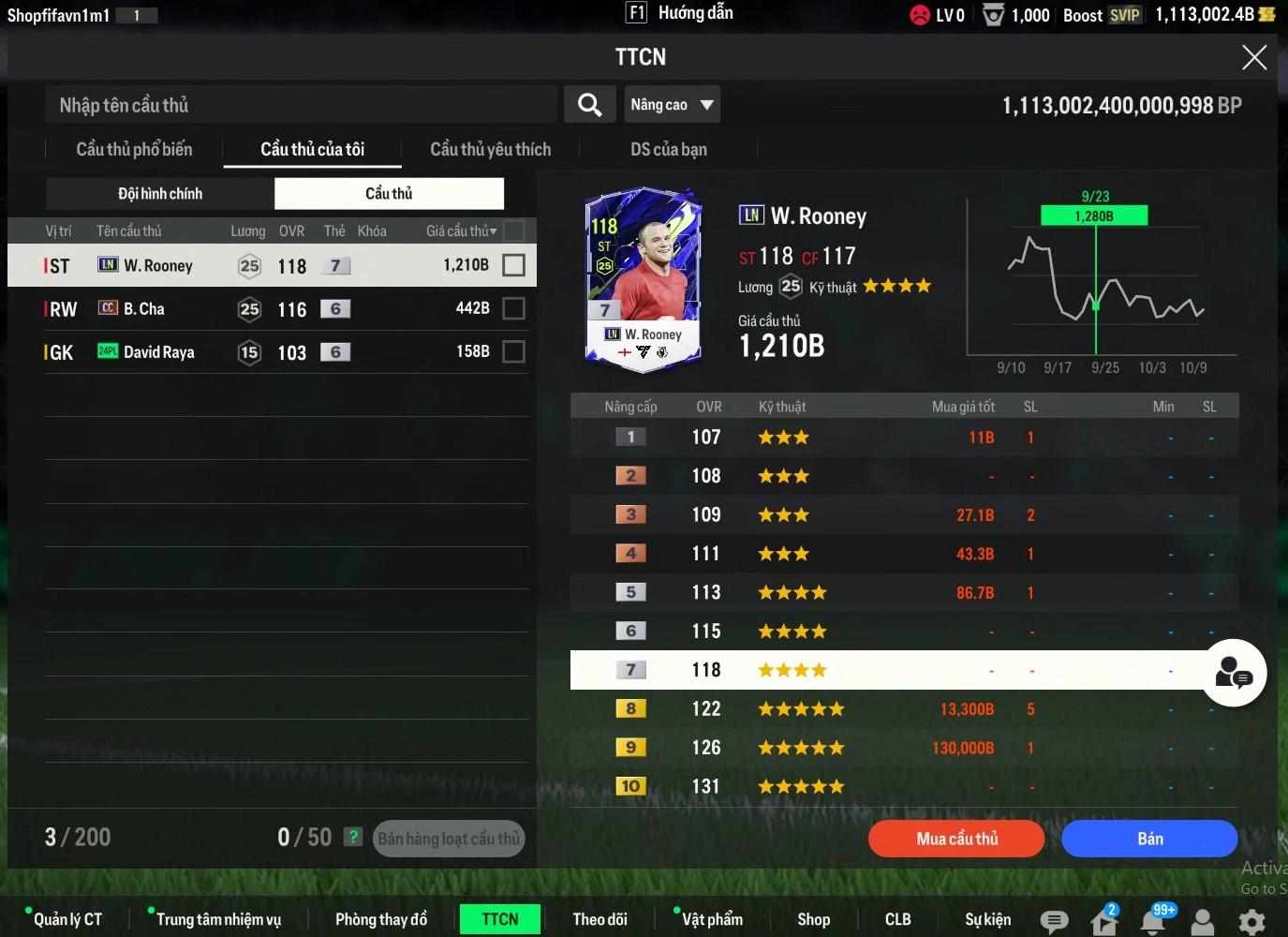Tick the checkbox for W. Rooney
Screen dimensions: 1288x937
click(513, 265)
